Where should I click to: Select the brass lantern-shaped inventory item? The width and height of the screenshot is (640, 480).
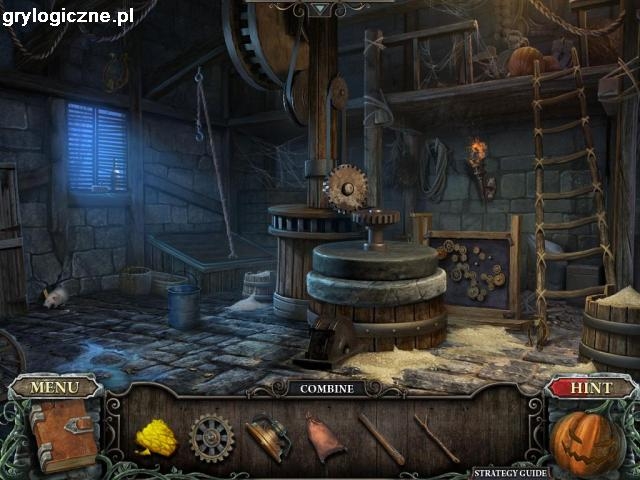(268, 438)
